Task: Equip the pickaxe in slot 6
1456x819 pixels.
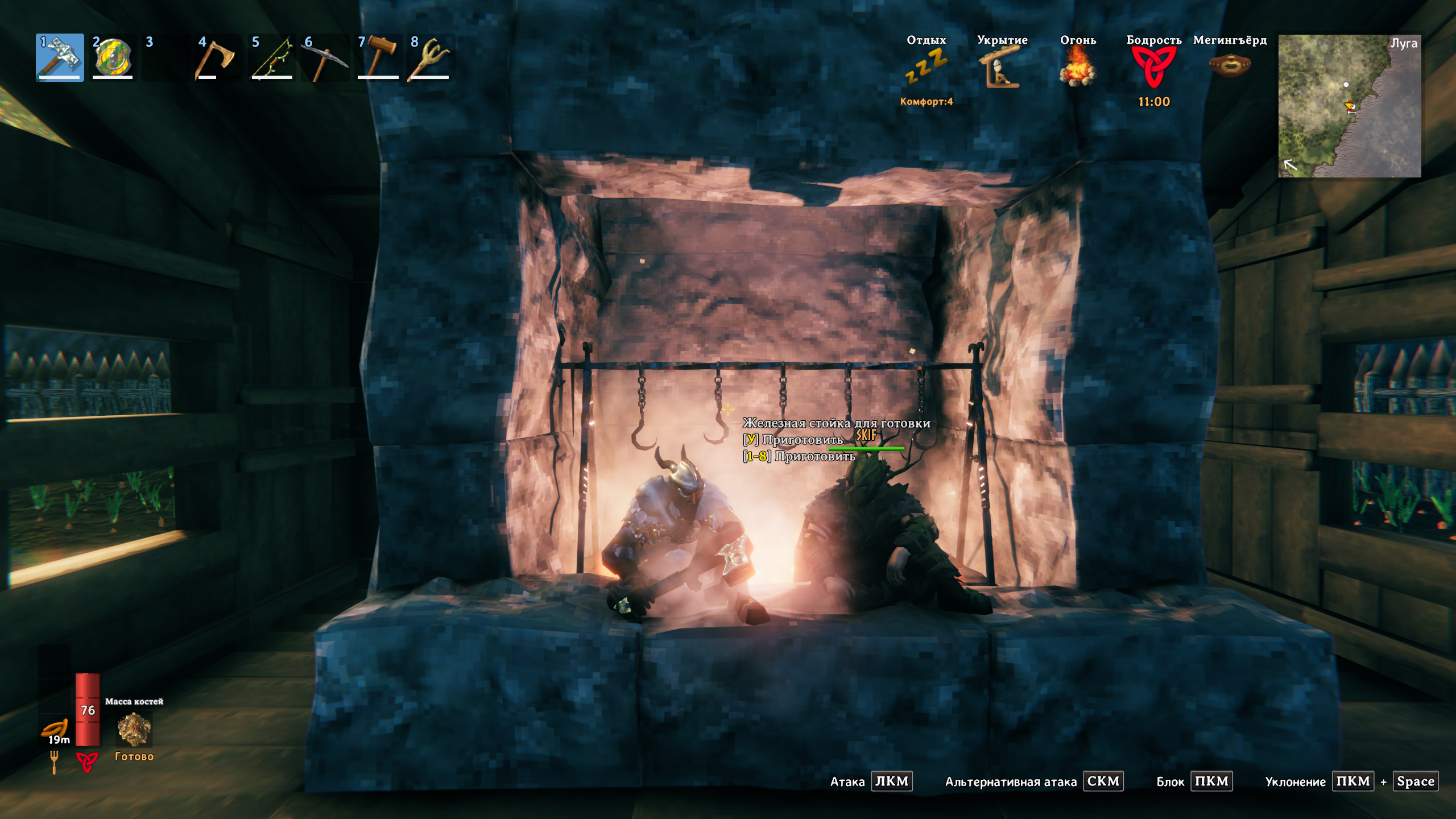Action: pos(324,57)
